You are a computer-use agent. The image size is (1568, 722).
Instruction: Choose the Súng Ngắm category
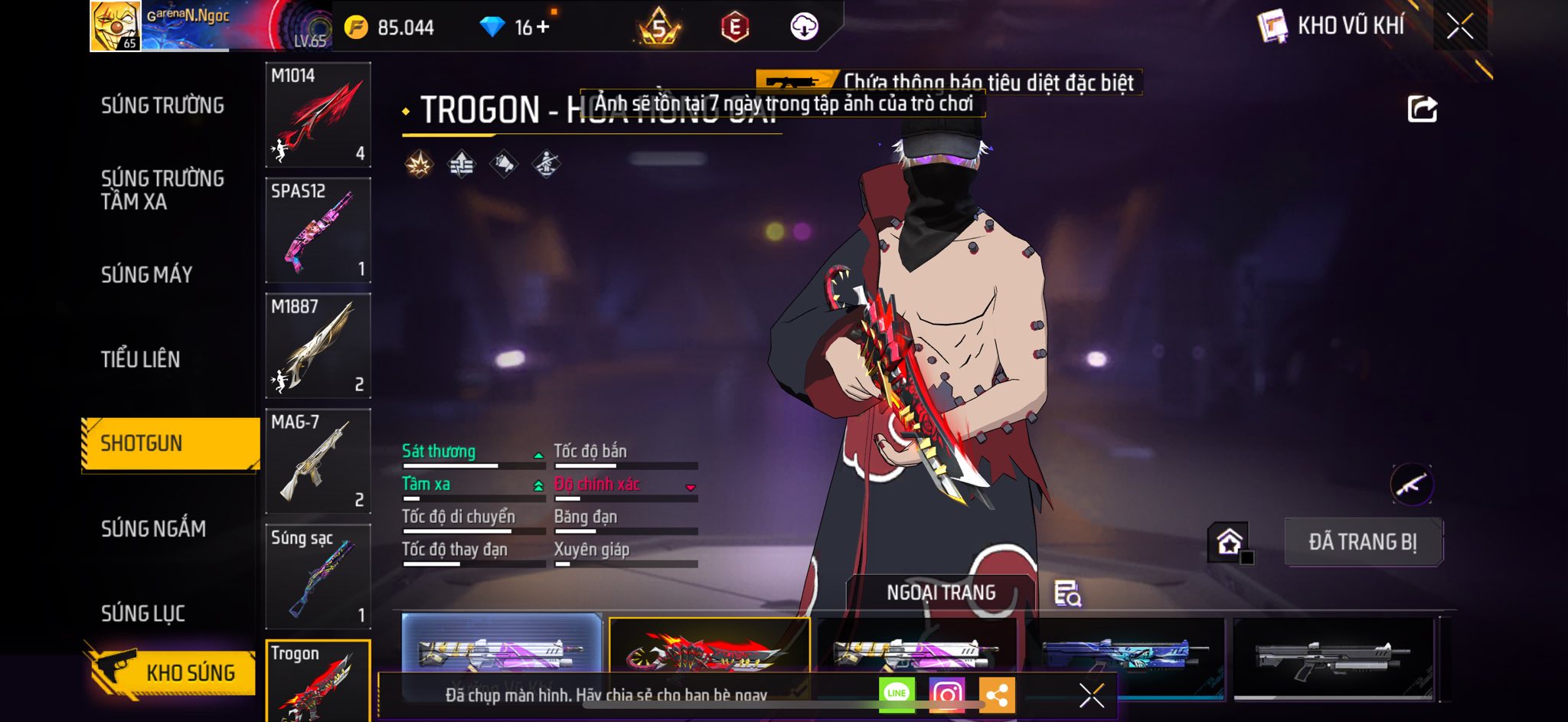(153, 528)
